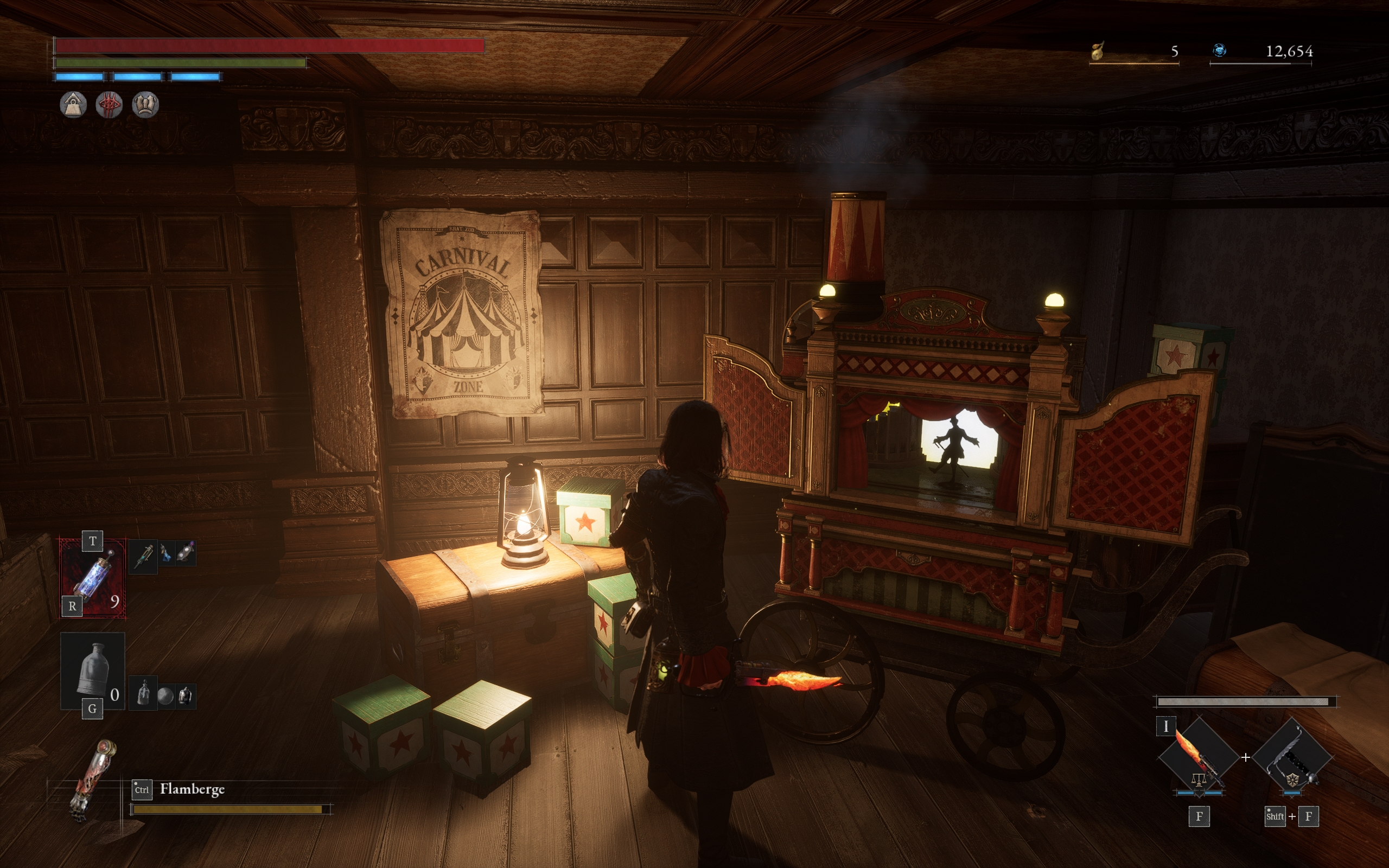Click the Ergo currency icon
This screenshot has height=868, width=1389.
pos(1220,51)
